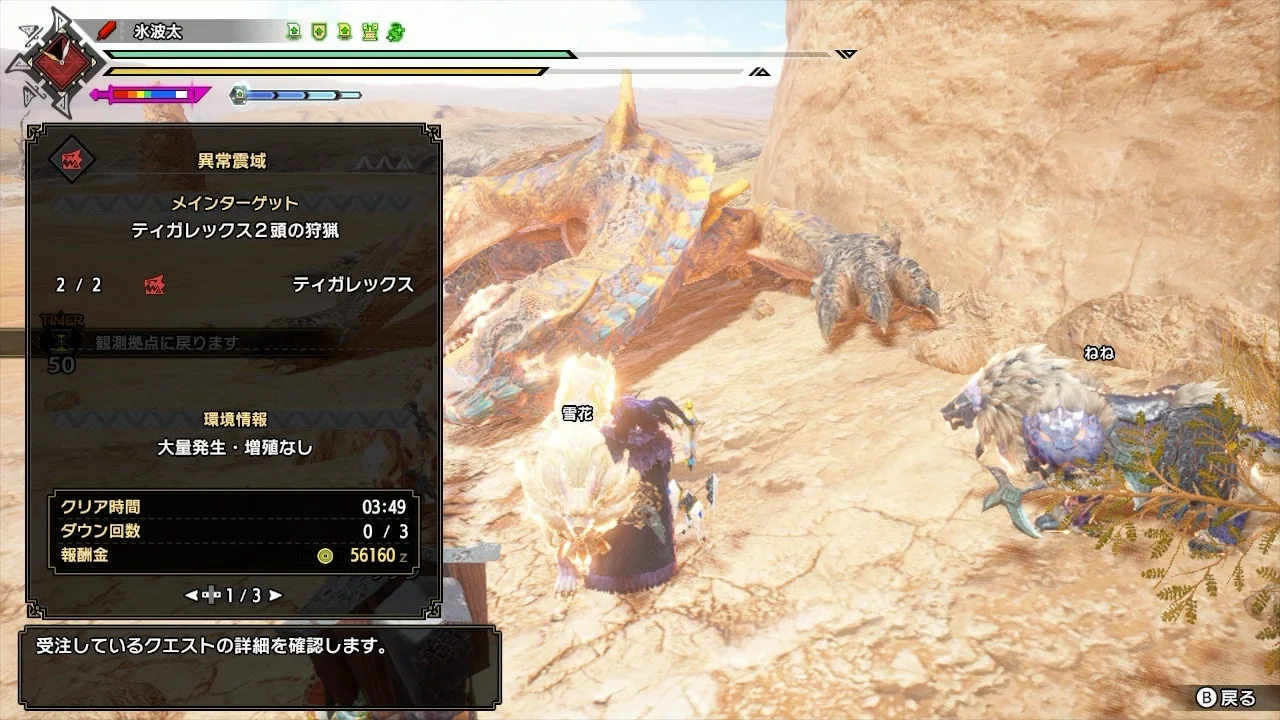
Task: Click the gold zenny coin icon
Action: coord(325,556)
